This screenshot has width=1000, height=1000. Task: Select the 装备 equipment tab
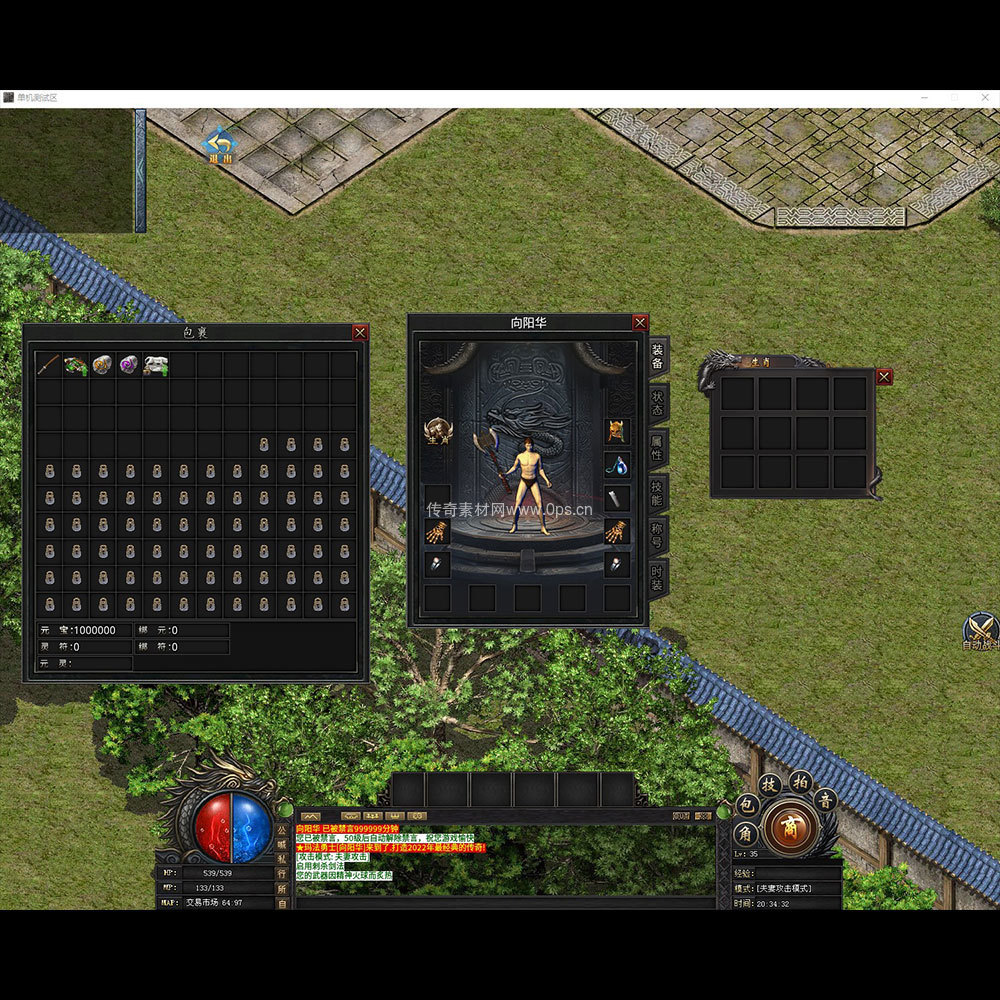[x=657, y=356]
